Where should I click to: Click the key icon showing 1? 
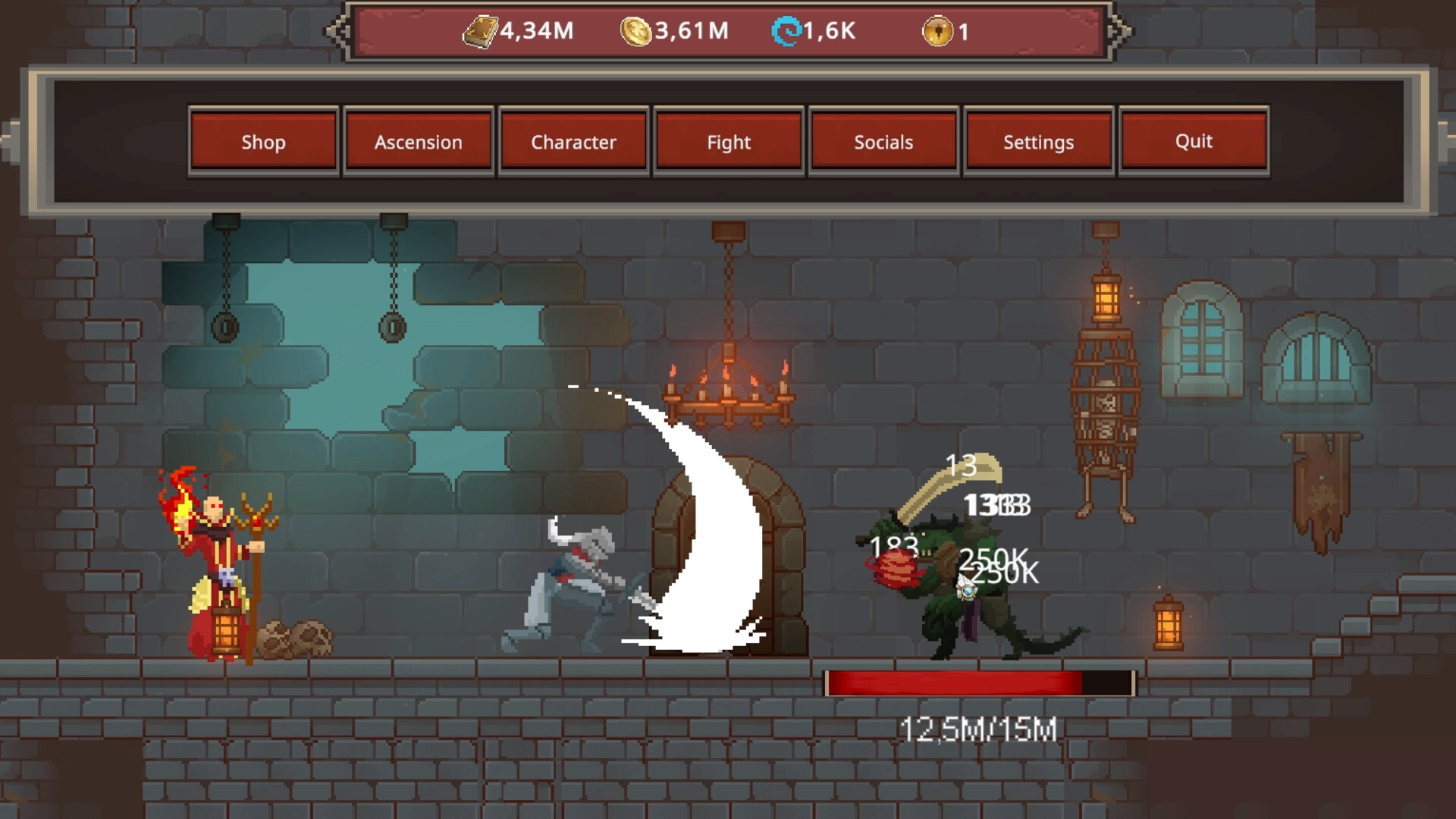tap(937, 30)
